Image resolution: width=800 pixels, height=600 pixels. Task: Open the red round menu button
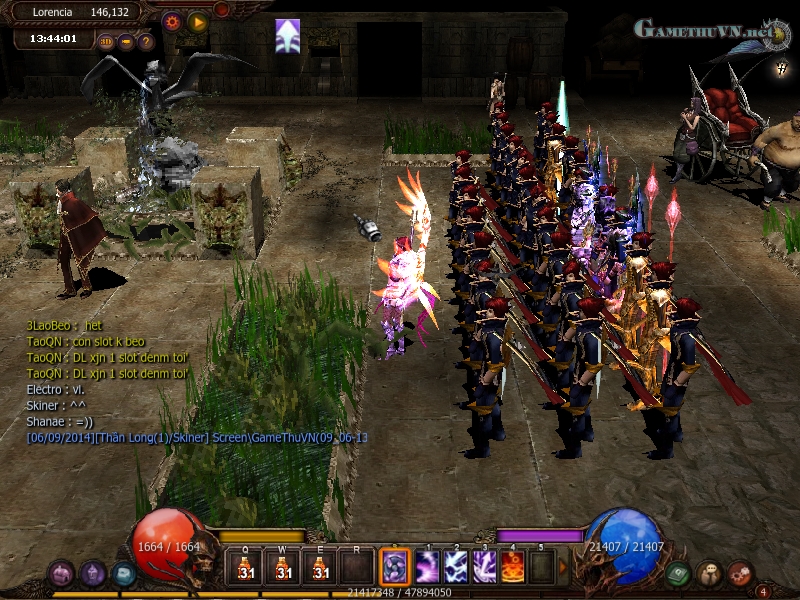point(740,573)
